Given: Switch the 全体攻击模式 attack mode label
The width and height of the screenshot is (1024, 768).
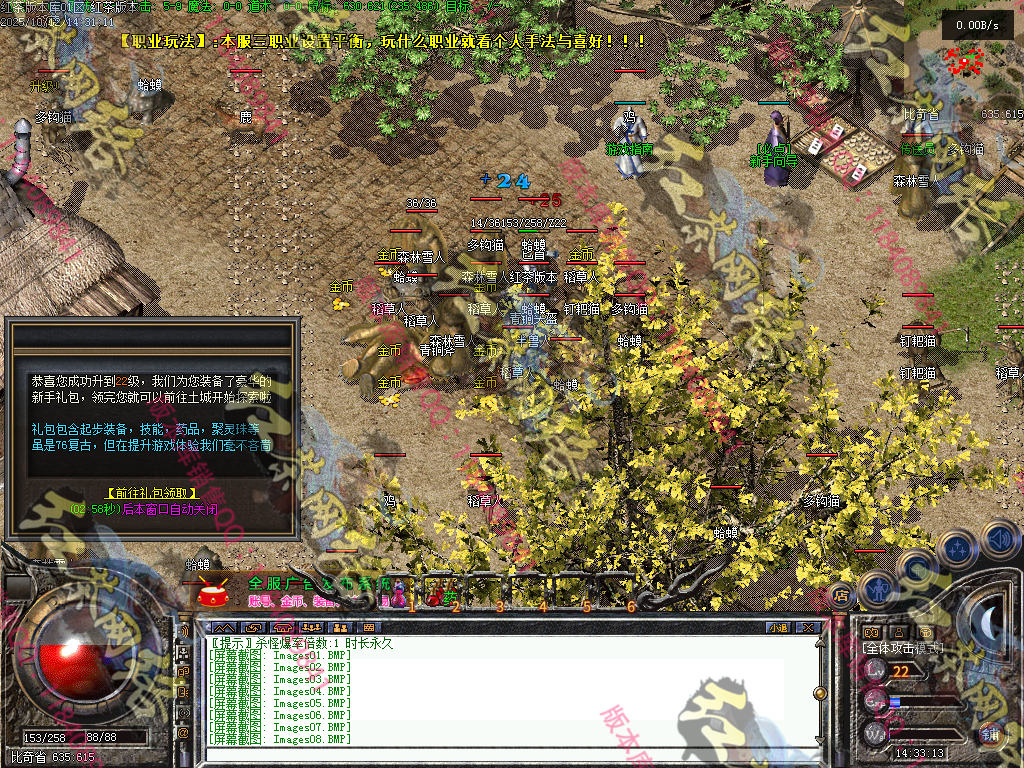Looking at the screenshot, I should pos(902,649).
